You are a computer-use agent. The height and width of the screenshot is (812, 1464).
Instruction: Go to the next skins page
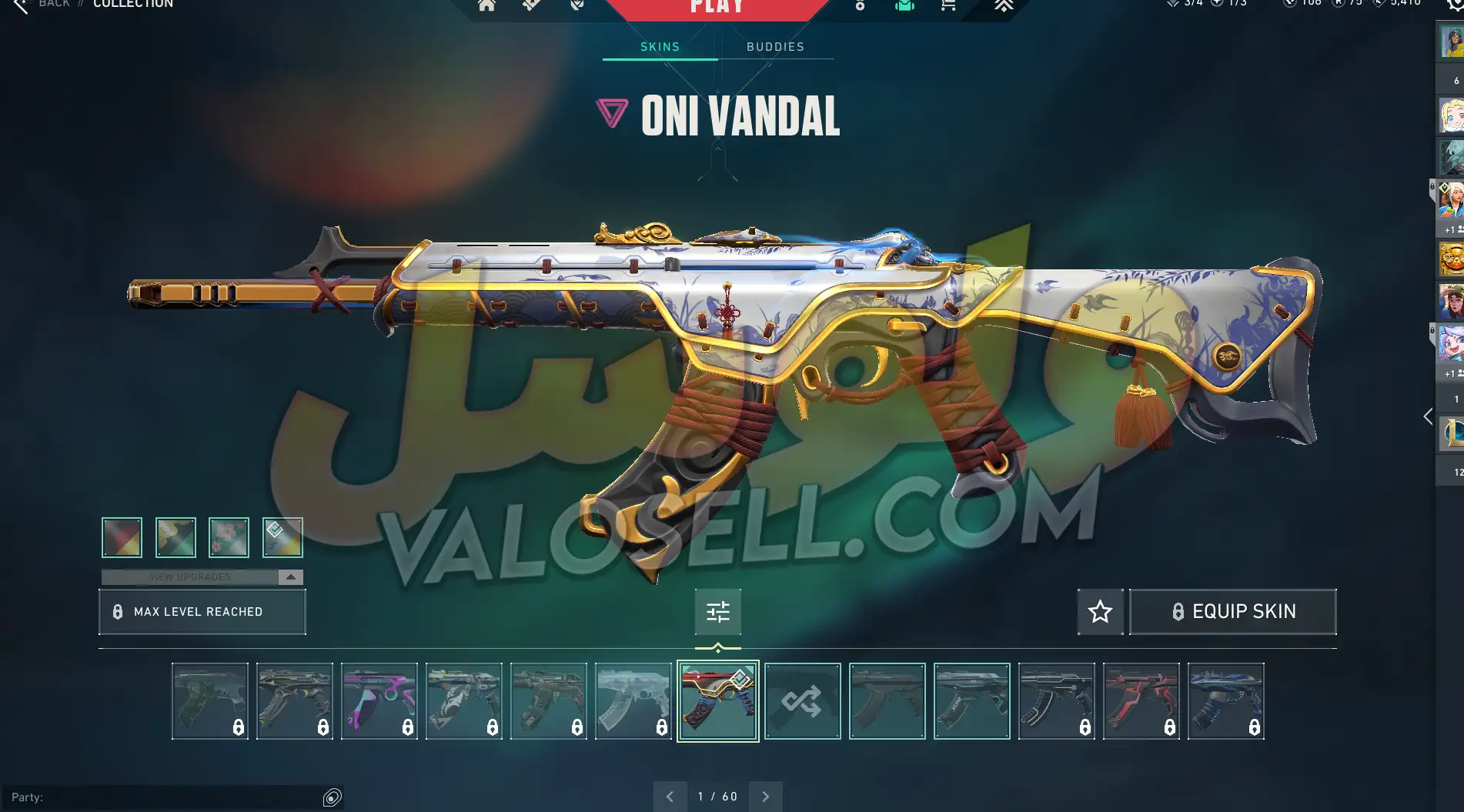(x=765, y=797)
